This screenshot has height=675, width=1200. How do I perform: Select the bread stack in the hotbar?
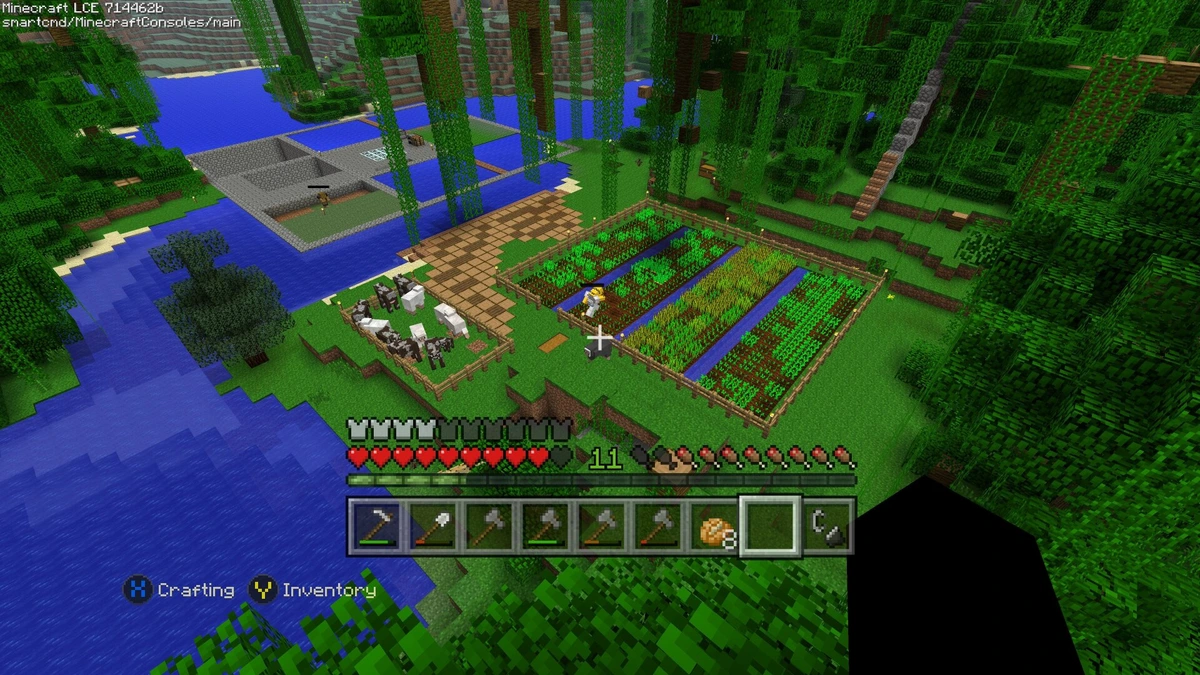(714, 526)
